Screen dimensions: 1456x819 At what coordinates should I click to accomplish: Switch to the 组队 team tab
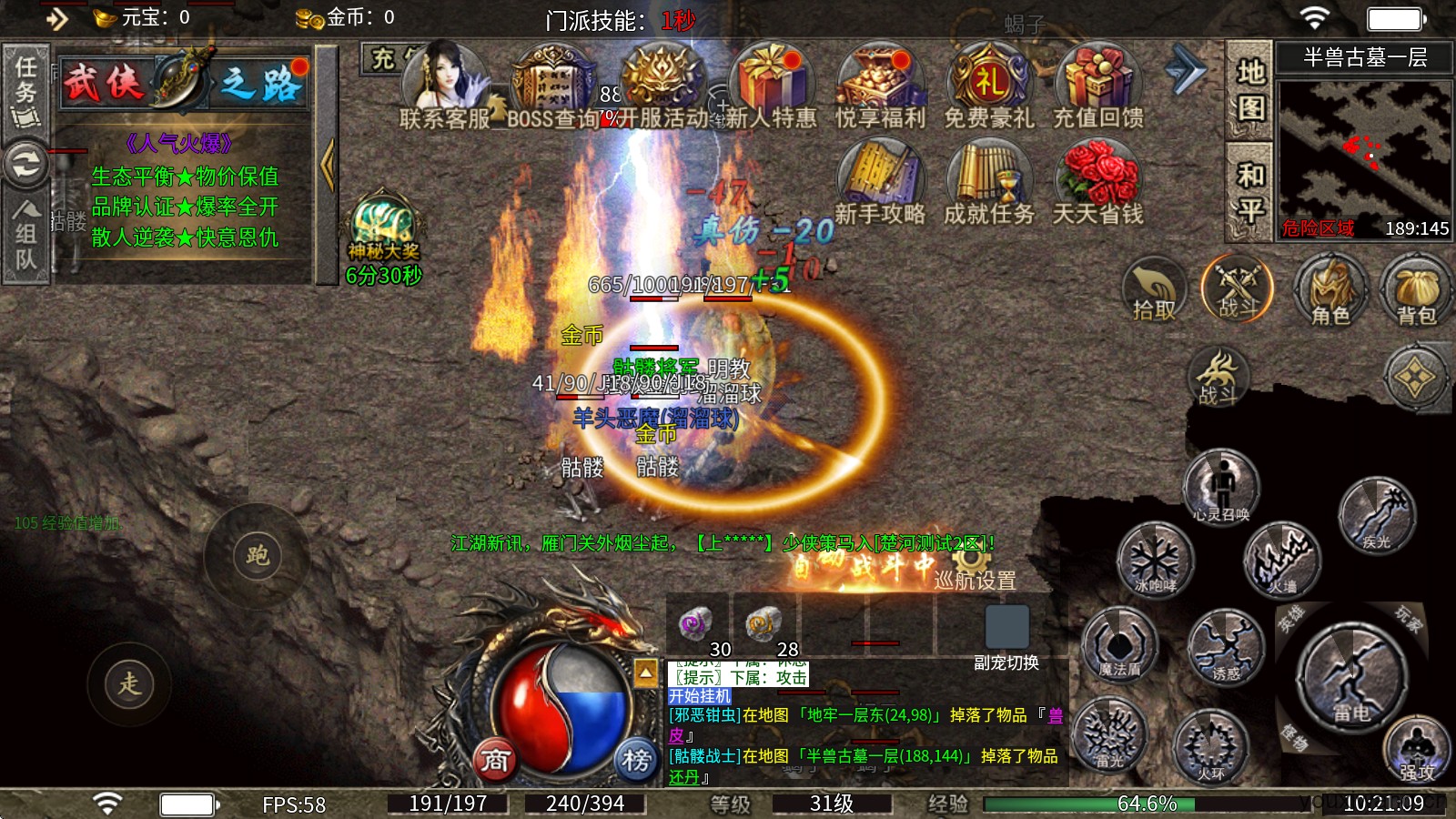click(25, 235)
